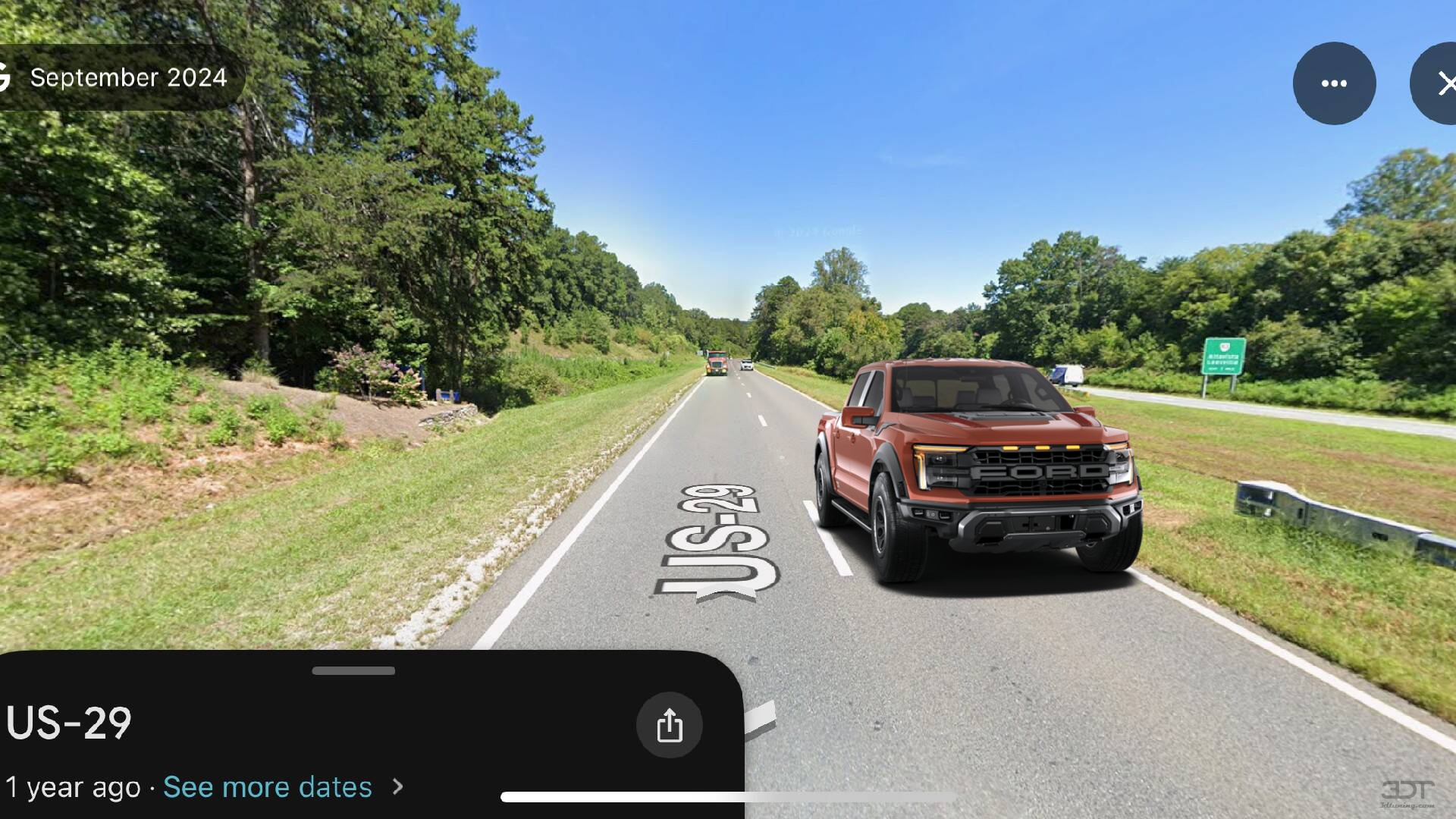
Task: Click the Google G logo on the date badge
Action: point(6,76)
